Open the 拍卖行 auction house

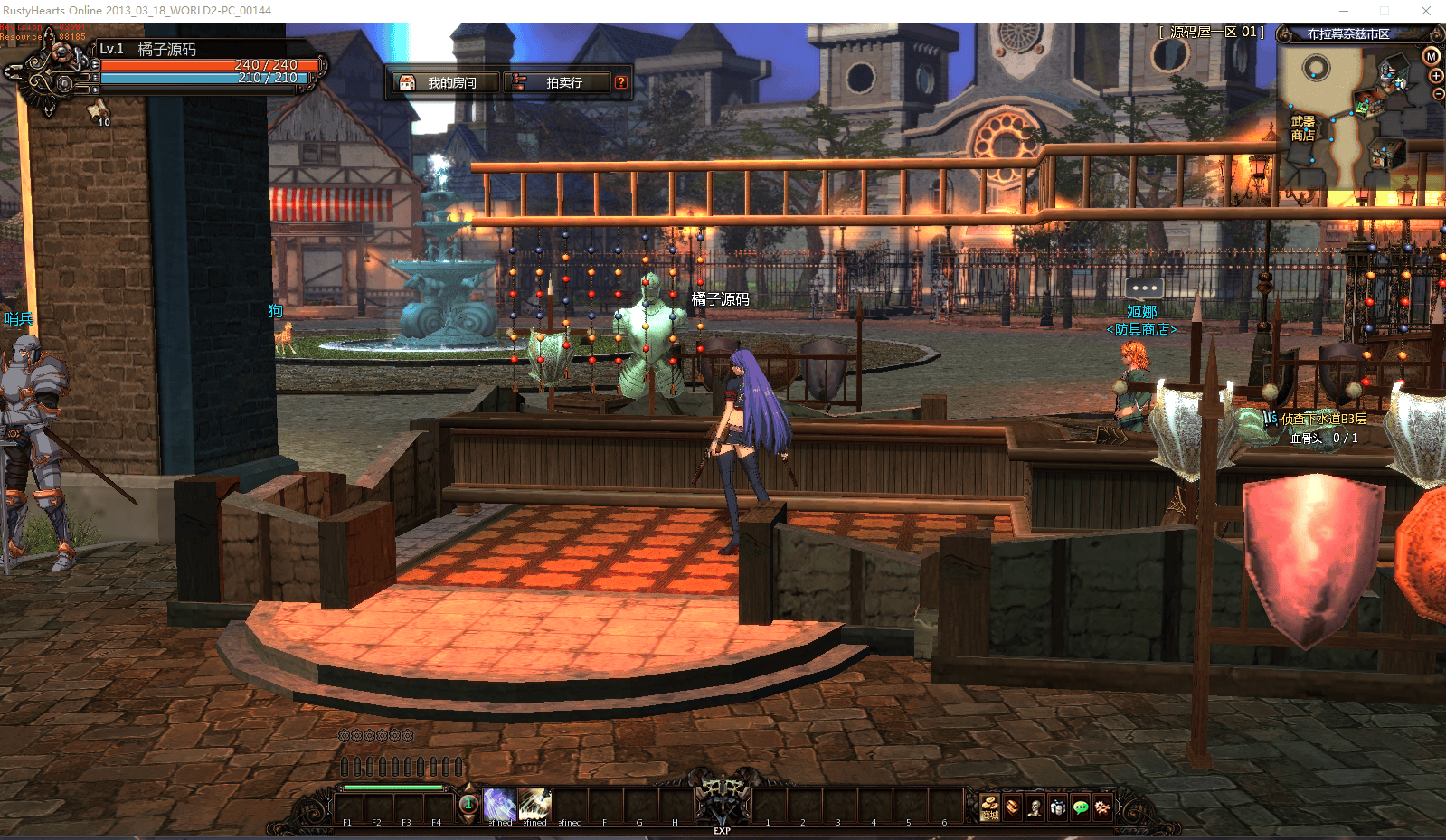[x=555, y=82]
